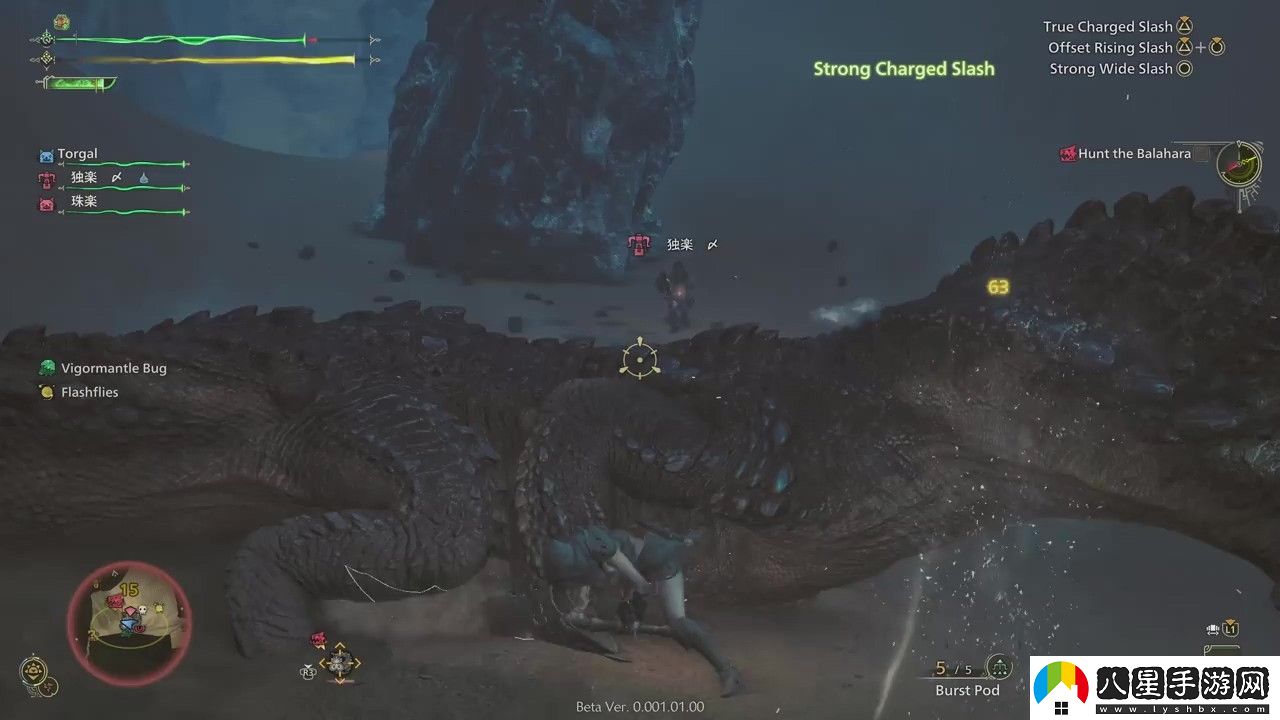The height and width of the screenshot is (720, 1280).
Task: Select the Hunt the Balahara quest entry
Action: tap(1135, 154)
